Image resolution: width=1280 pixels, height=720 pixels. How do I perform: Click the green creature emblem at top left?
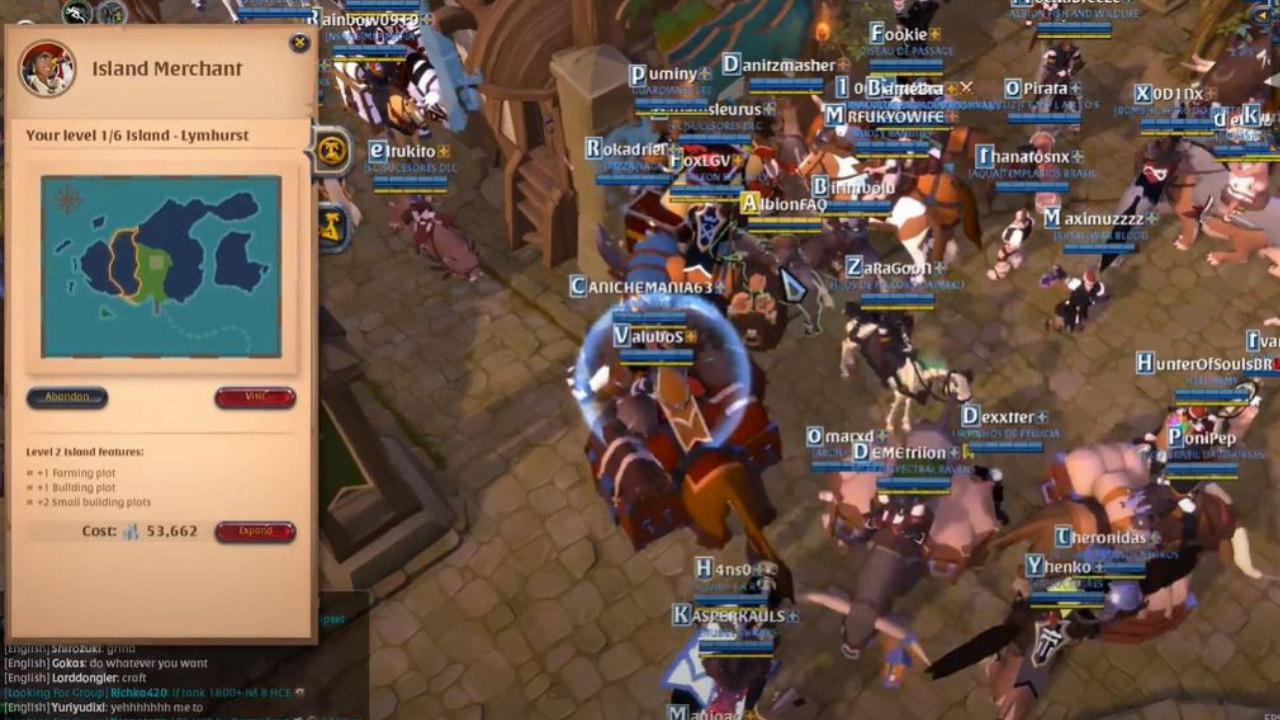76,12
